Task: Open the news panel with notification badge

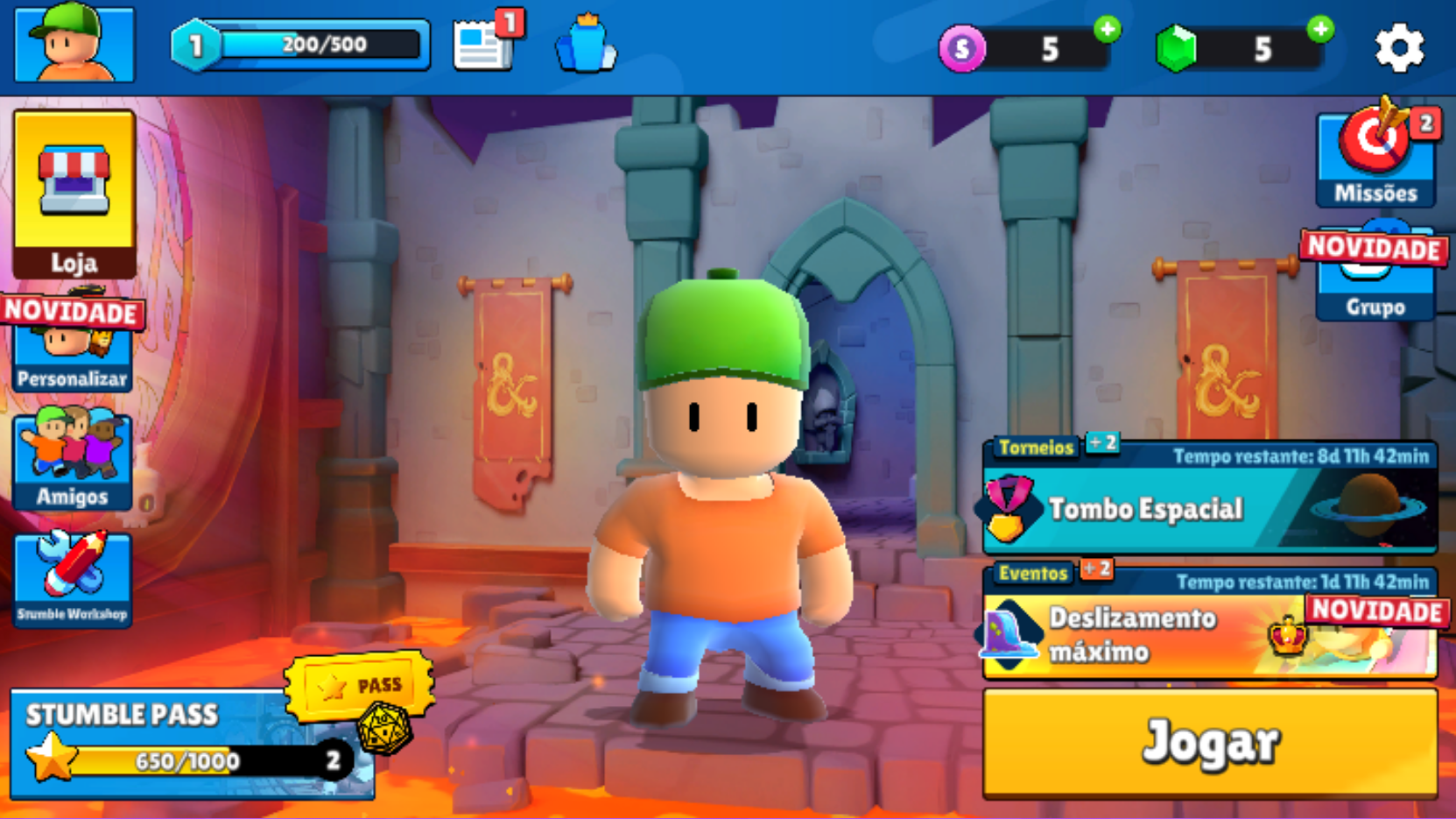Action: click(x=484, y=48)
